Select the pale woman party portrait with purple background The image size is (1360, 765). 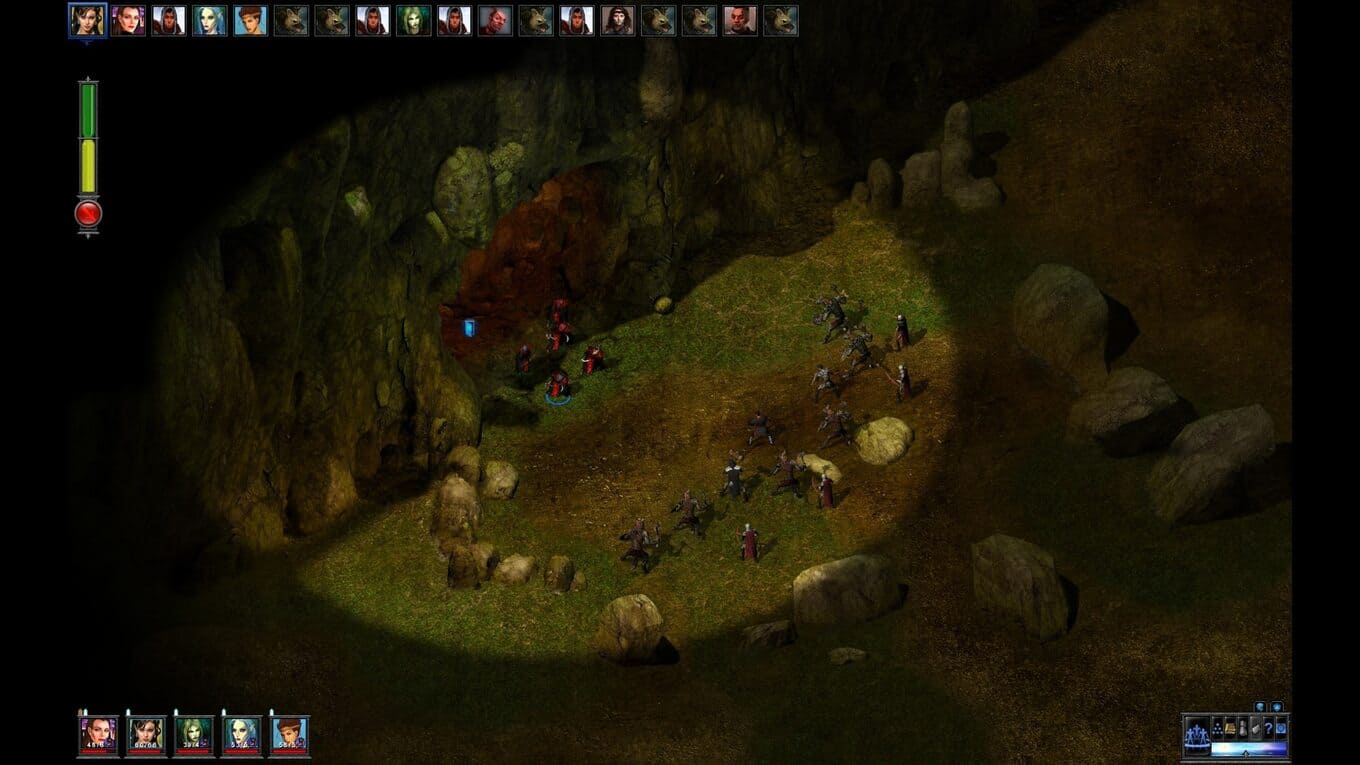(x=99, y=735)
